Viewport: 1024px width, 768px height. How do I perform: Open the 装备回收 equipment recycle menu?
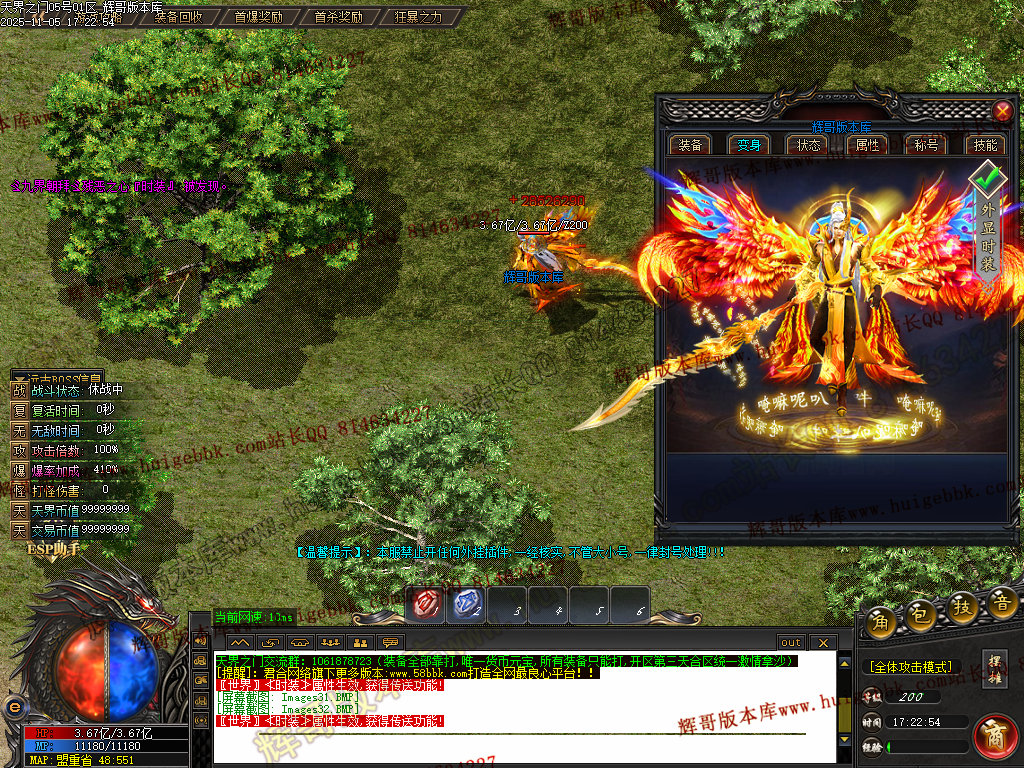(x=178, y=17)
